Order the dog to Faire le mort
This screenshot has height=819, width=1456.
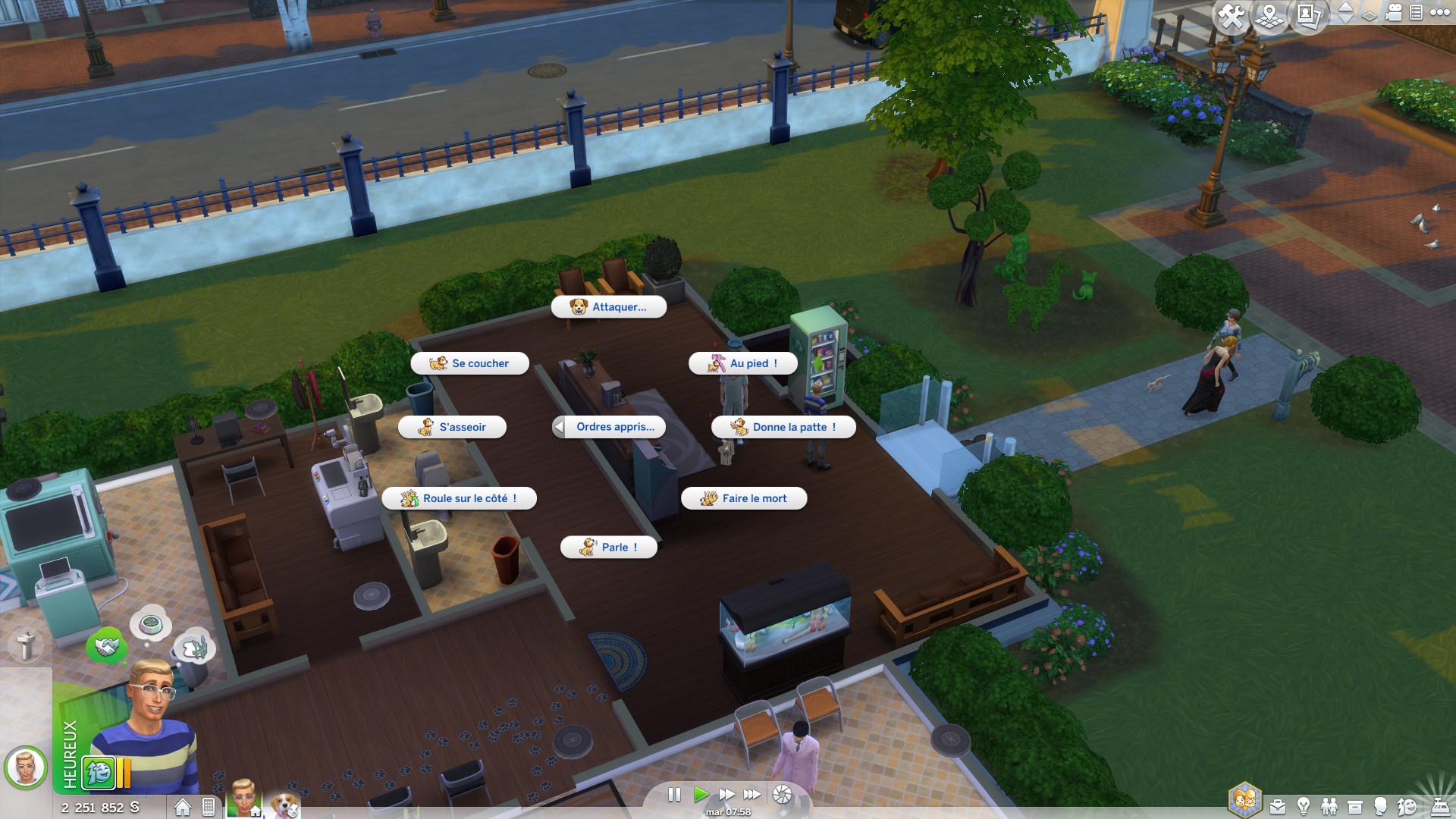pos(744,498)
